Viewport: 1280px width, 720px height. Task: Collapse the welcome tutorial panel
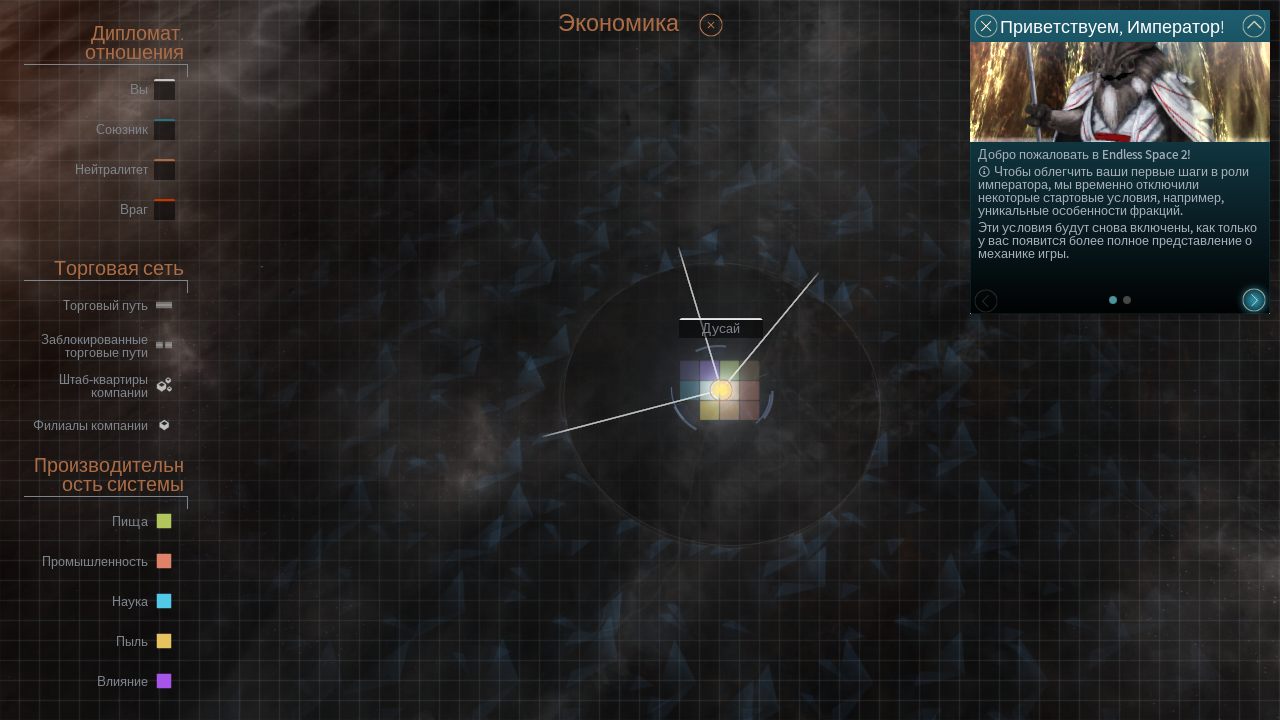(1253, 26)
